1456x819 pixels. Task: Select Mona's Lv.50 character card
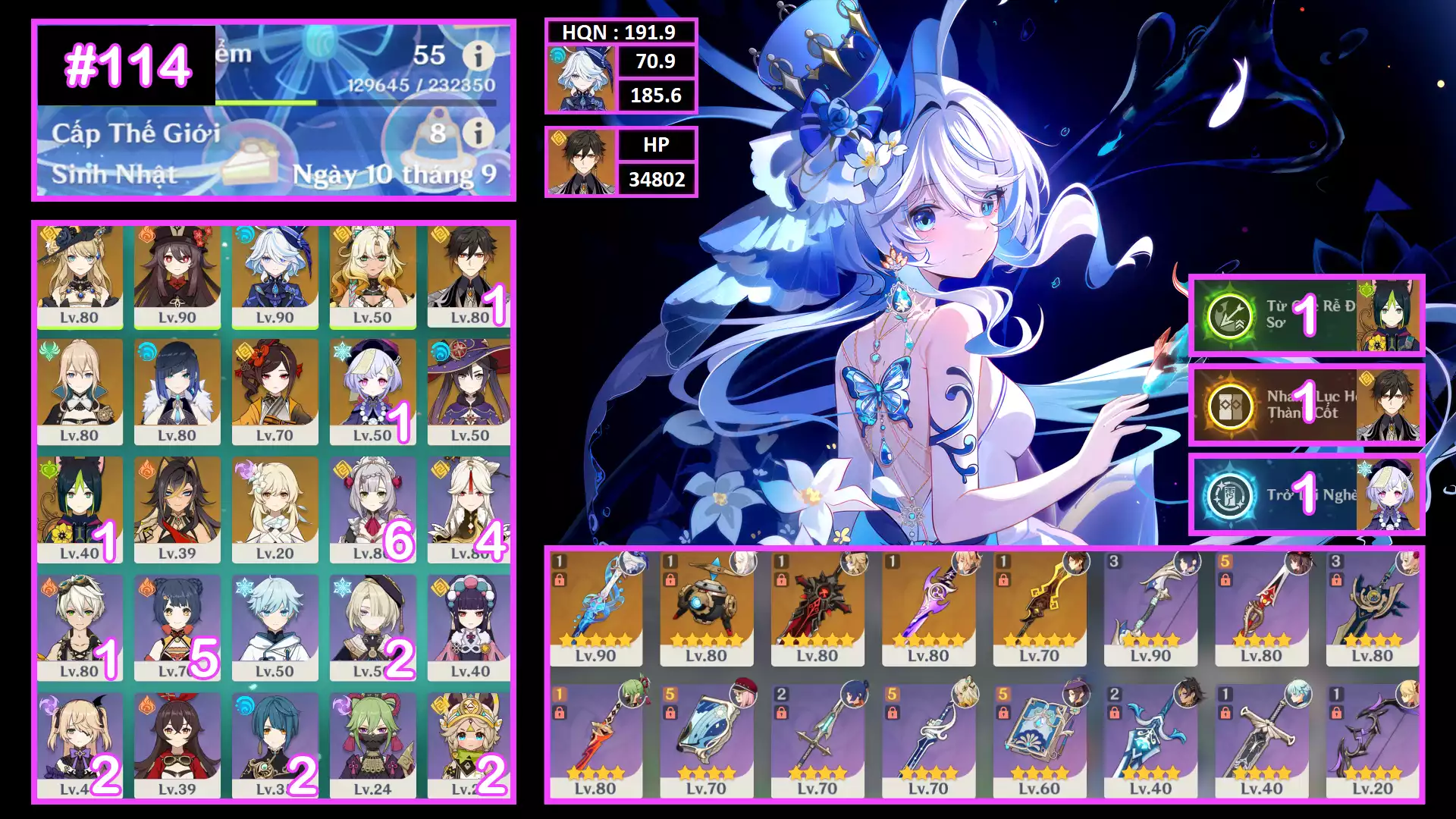(x=469, y=393)
